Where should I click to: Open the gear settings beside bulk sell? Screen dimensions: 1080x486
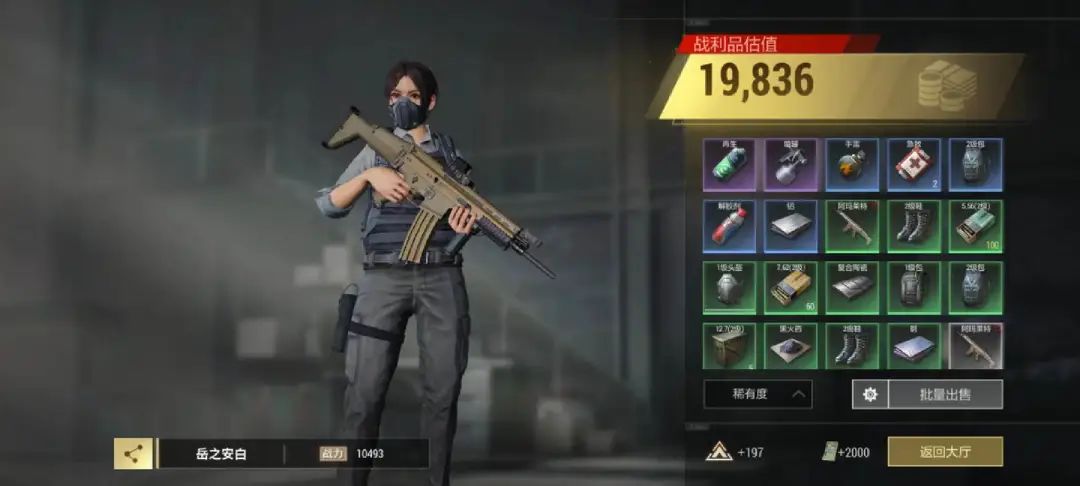point(869,394)
